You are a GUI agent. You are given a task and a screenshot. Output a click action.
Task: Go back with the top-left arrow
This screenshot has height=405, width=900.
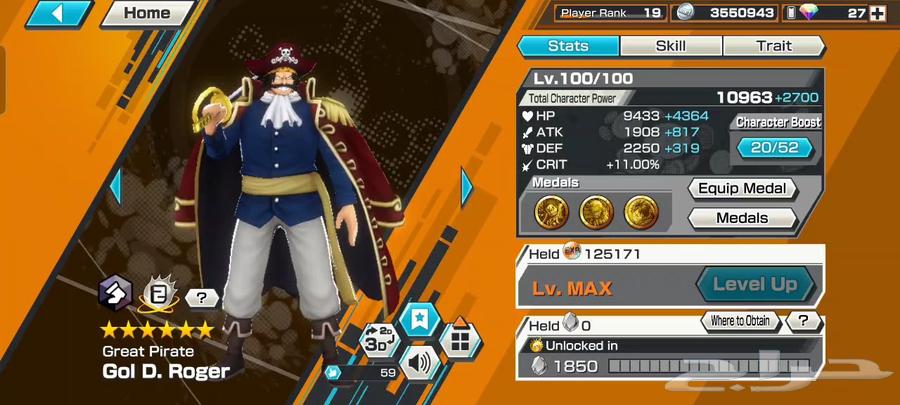(58, 14)
